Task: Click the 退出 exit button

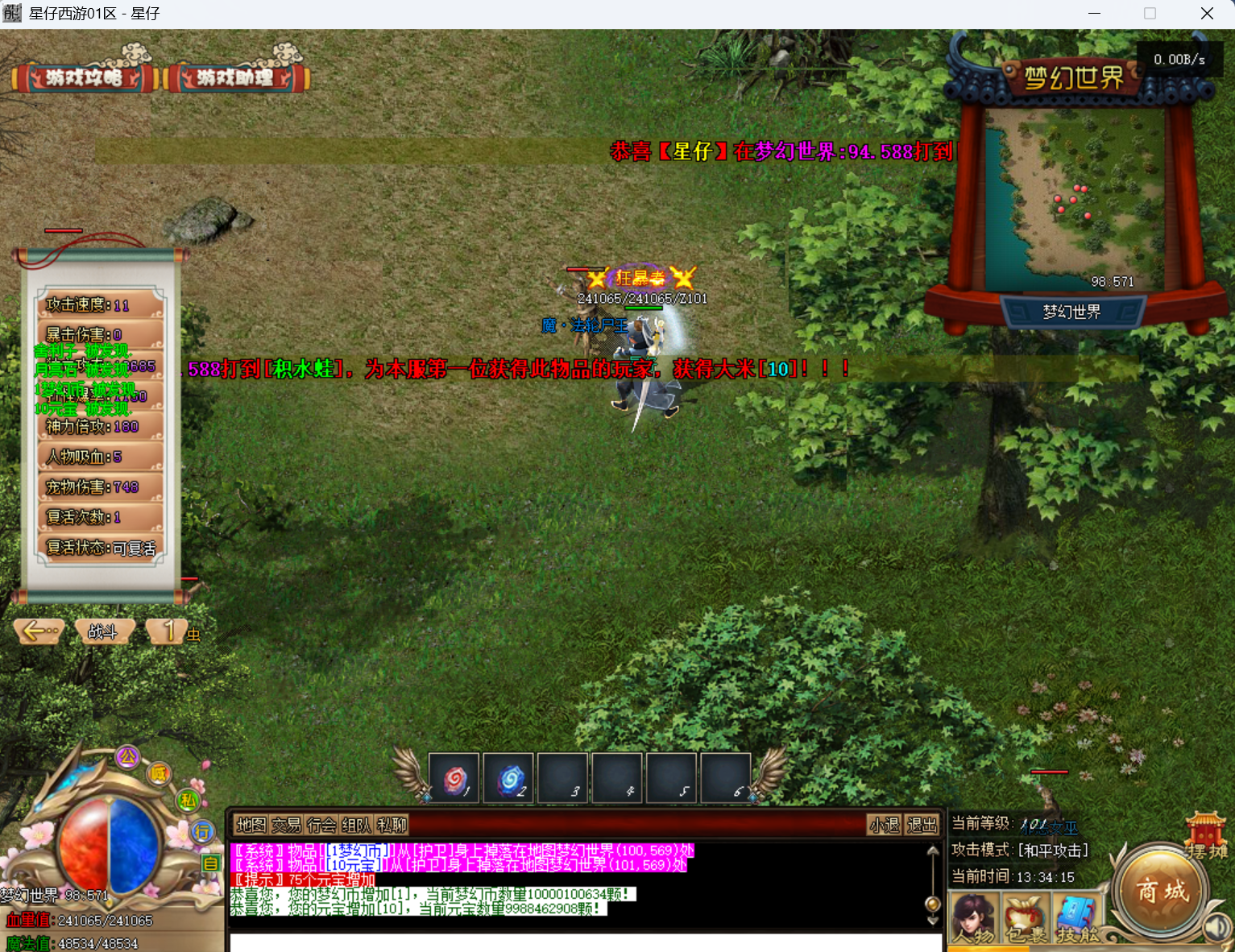Action: click(922, 825)
